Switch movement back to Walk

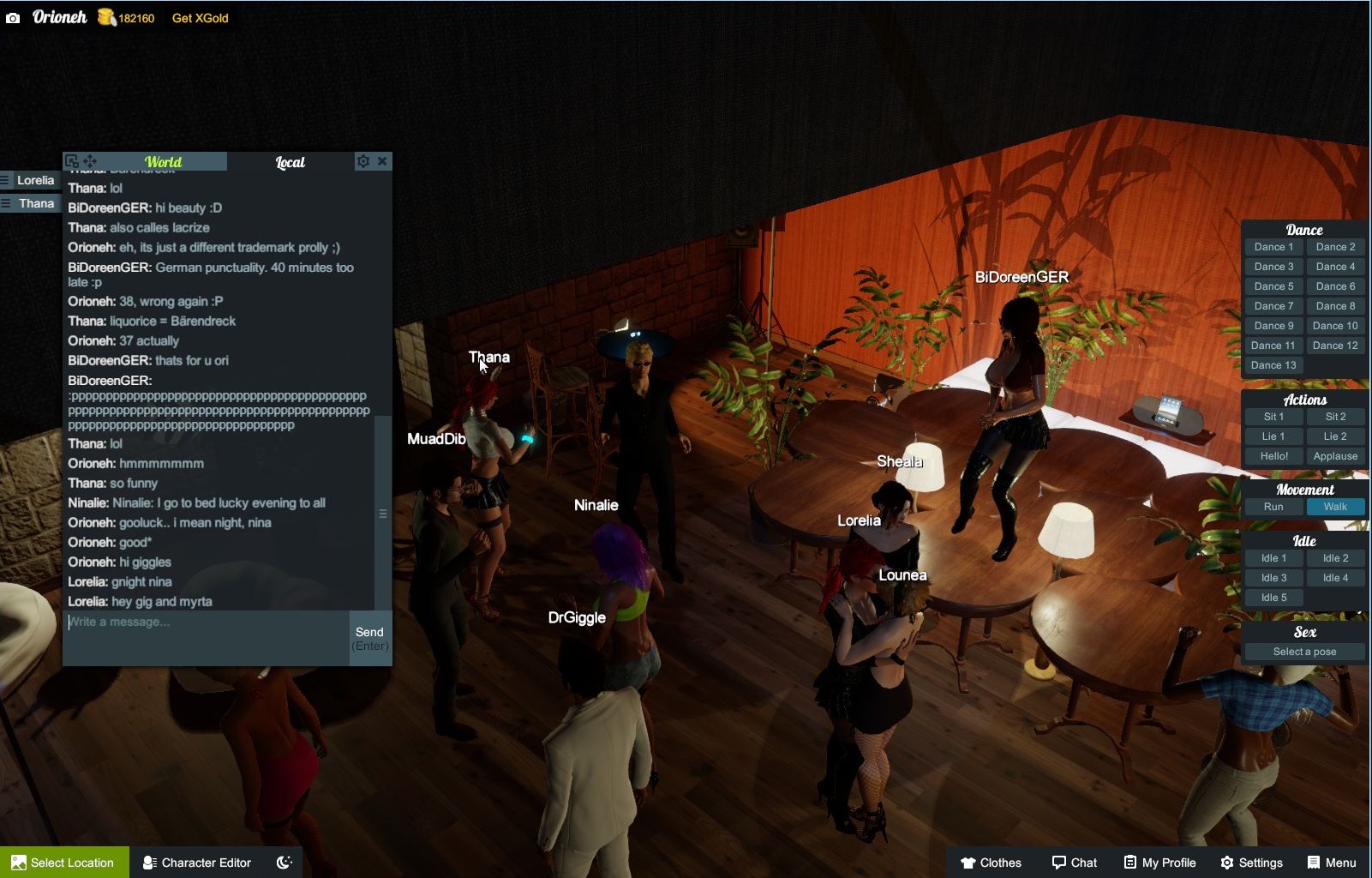[1335, 507]
